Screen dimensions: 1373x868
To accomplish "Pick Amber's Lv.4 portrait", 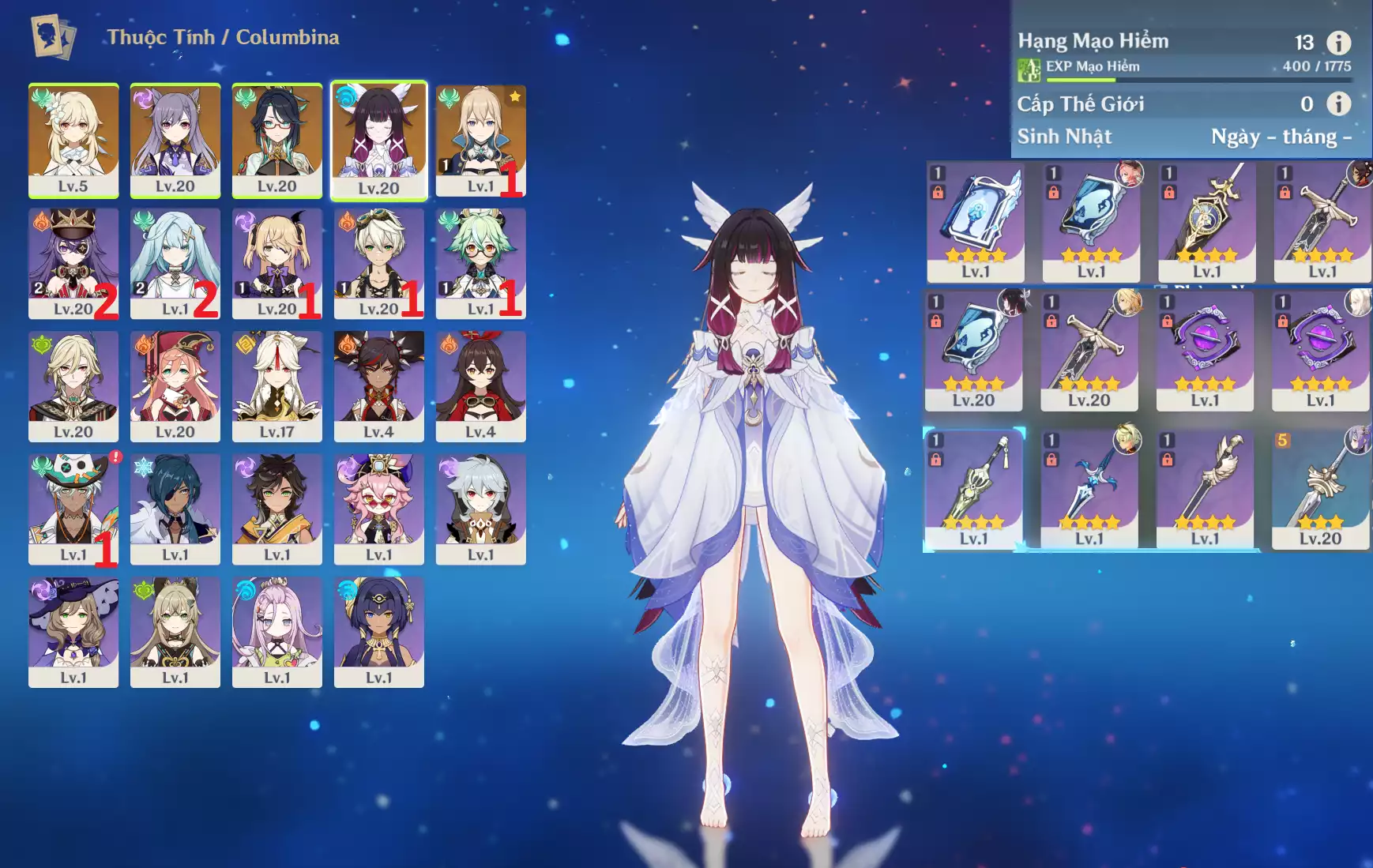I will click(480, 385).
